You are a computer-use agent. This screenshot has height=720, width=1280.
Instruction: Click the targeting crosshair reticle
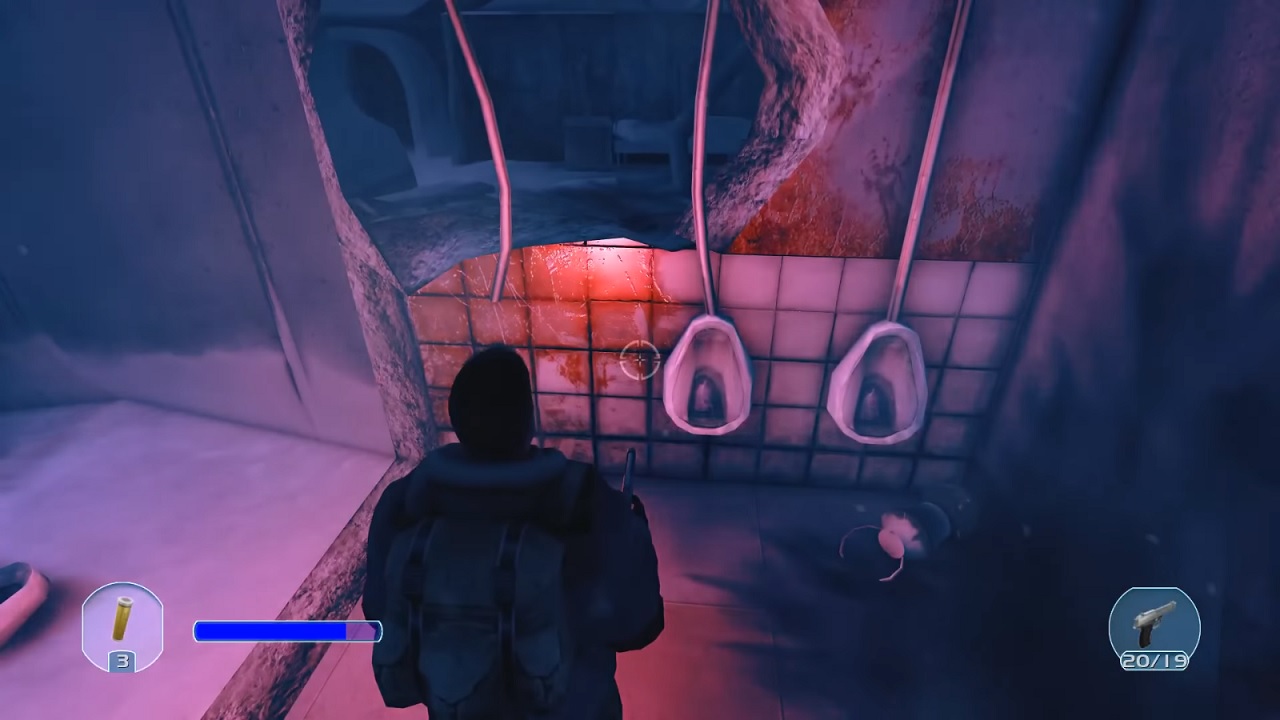coord(638,360)
